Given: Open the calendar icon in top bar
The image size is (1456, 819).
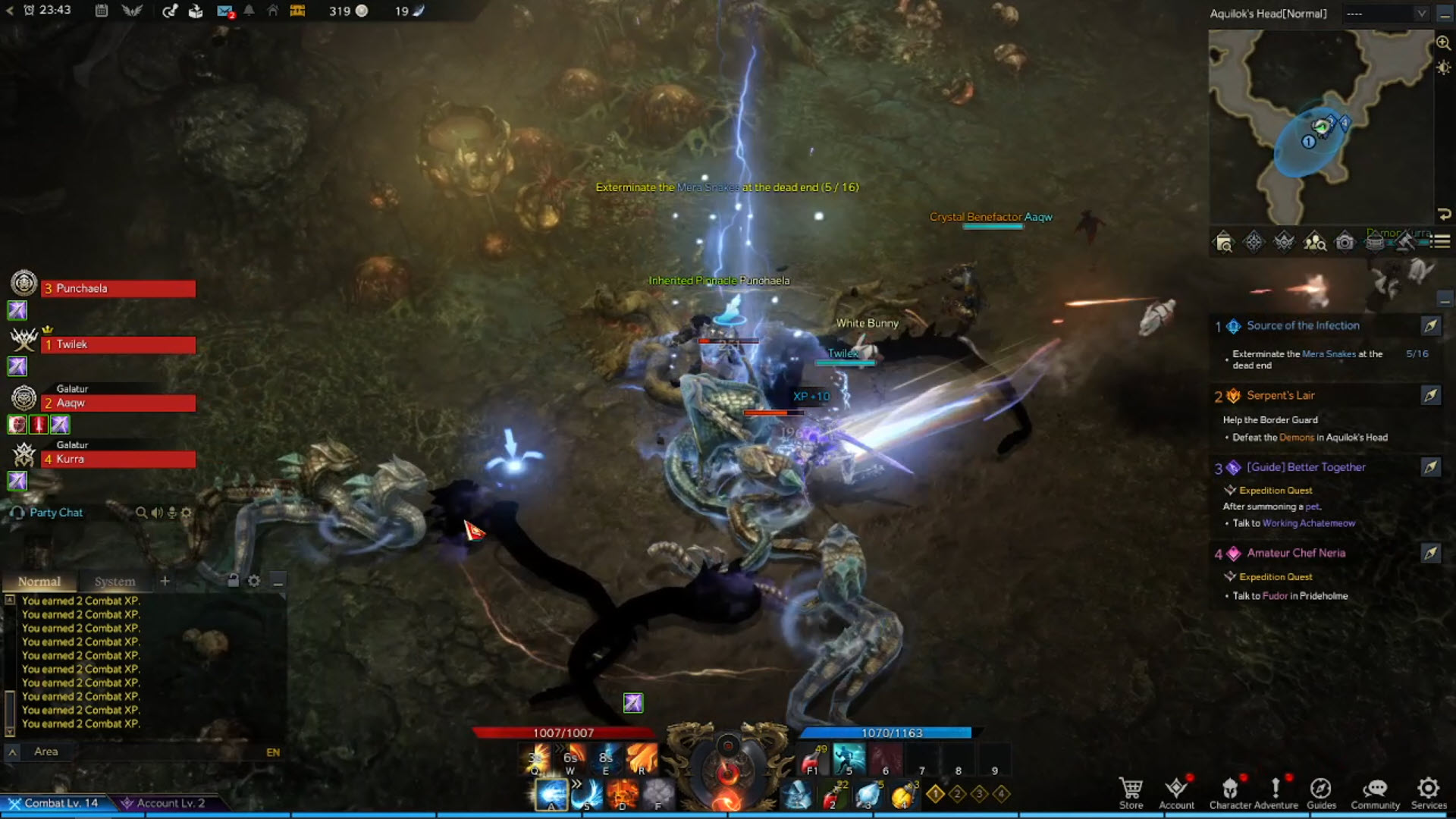Looking at the screenshot, I should tap(102, 11).
